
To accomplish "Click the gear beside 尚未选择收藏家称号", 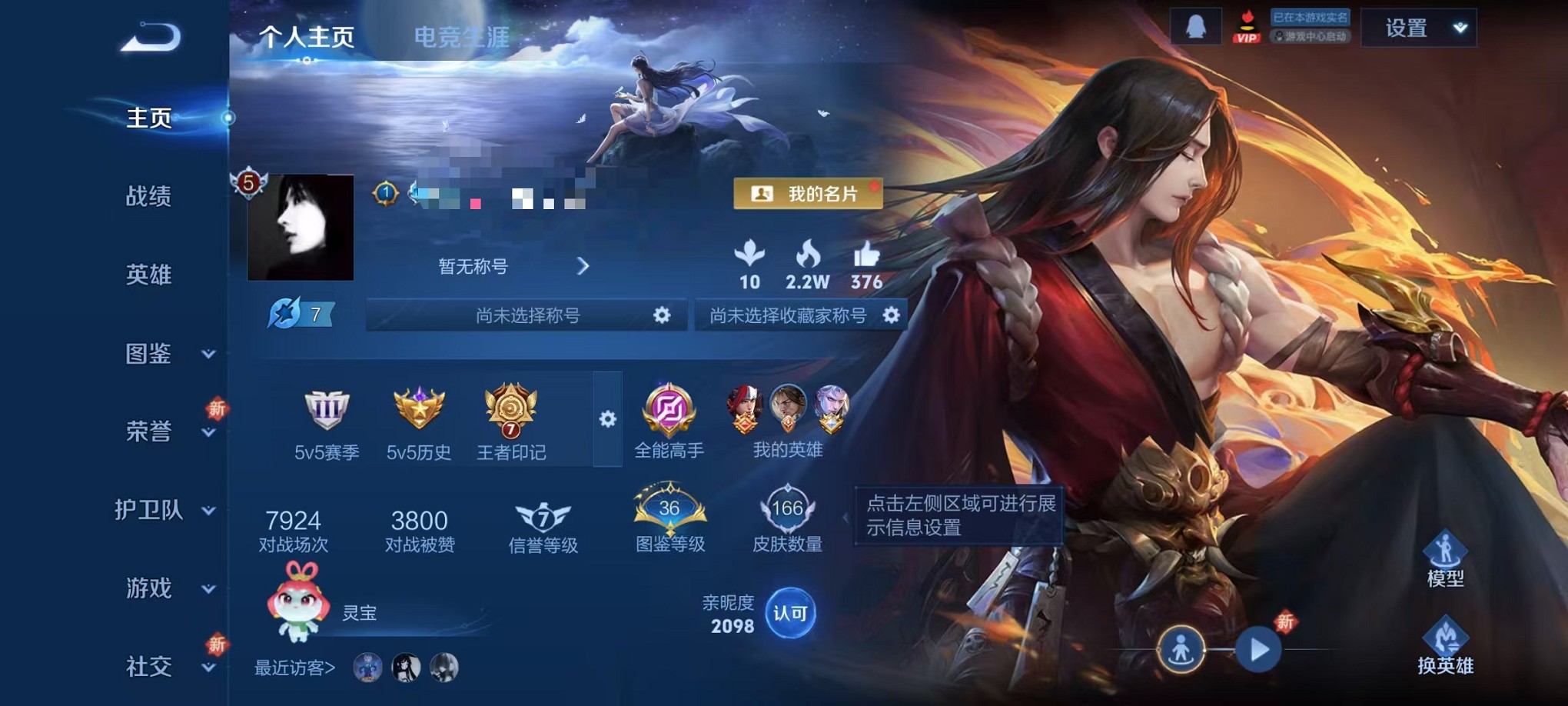I will pos(890,315).
